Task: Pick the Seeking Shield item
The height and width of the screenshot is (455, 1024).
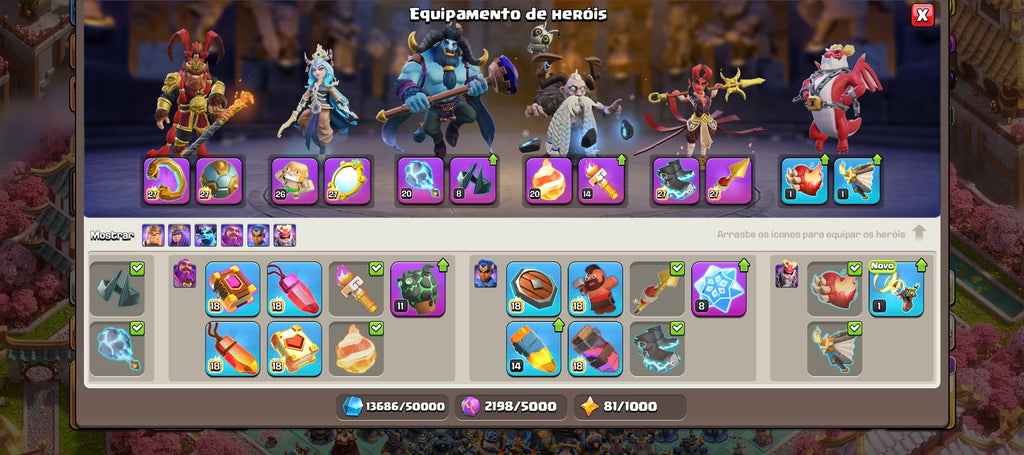Action: tap(533, 289)
